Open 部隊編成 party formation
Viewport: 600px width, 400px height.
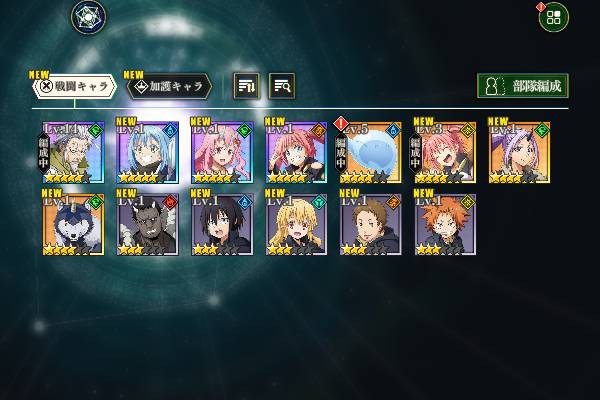point(522,86)
